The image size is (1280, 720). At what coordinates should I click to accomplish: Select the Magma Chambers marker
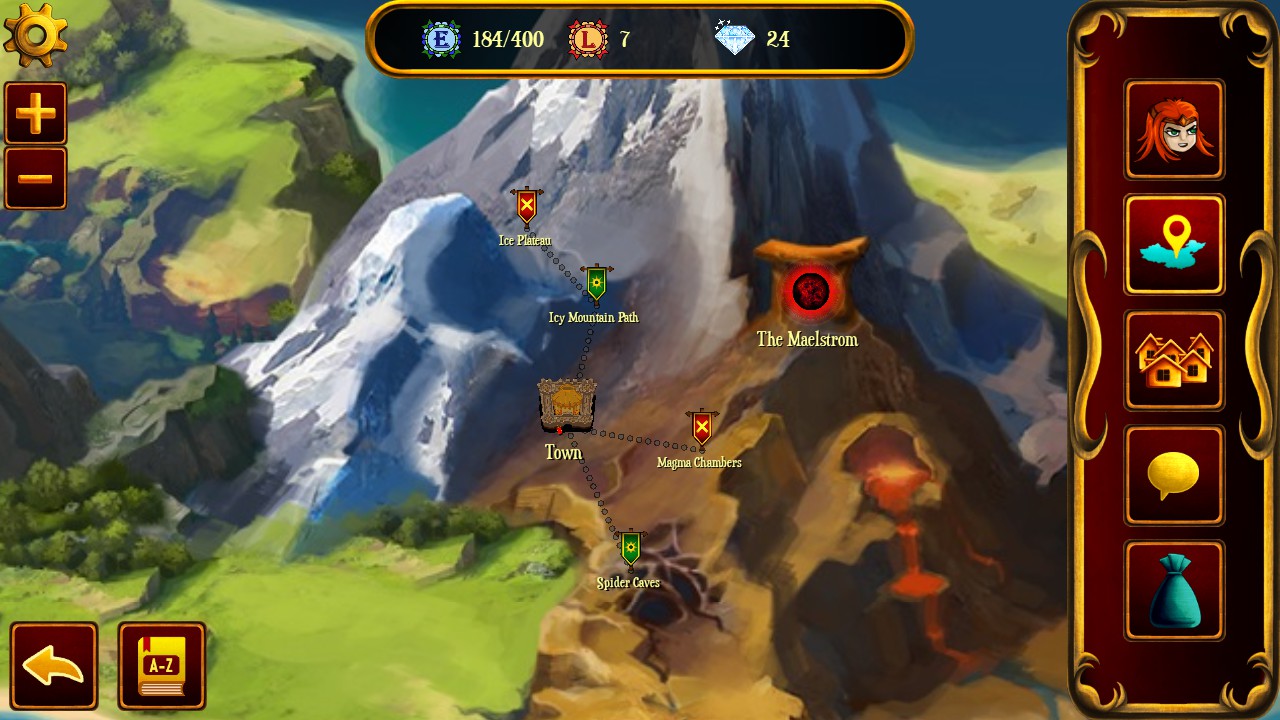click(x=702, y=428)
